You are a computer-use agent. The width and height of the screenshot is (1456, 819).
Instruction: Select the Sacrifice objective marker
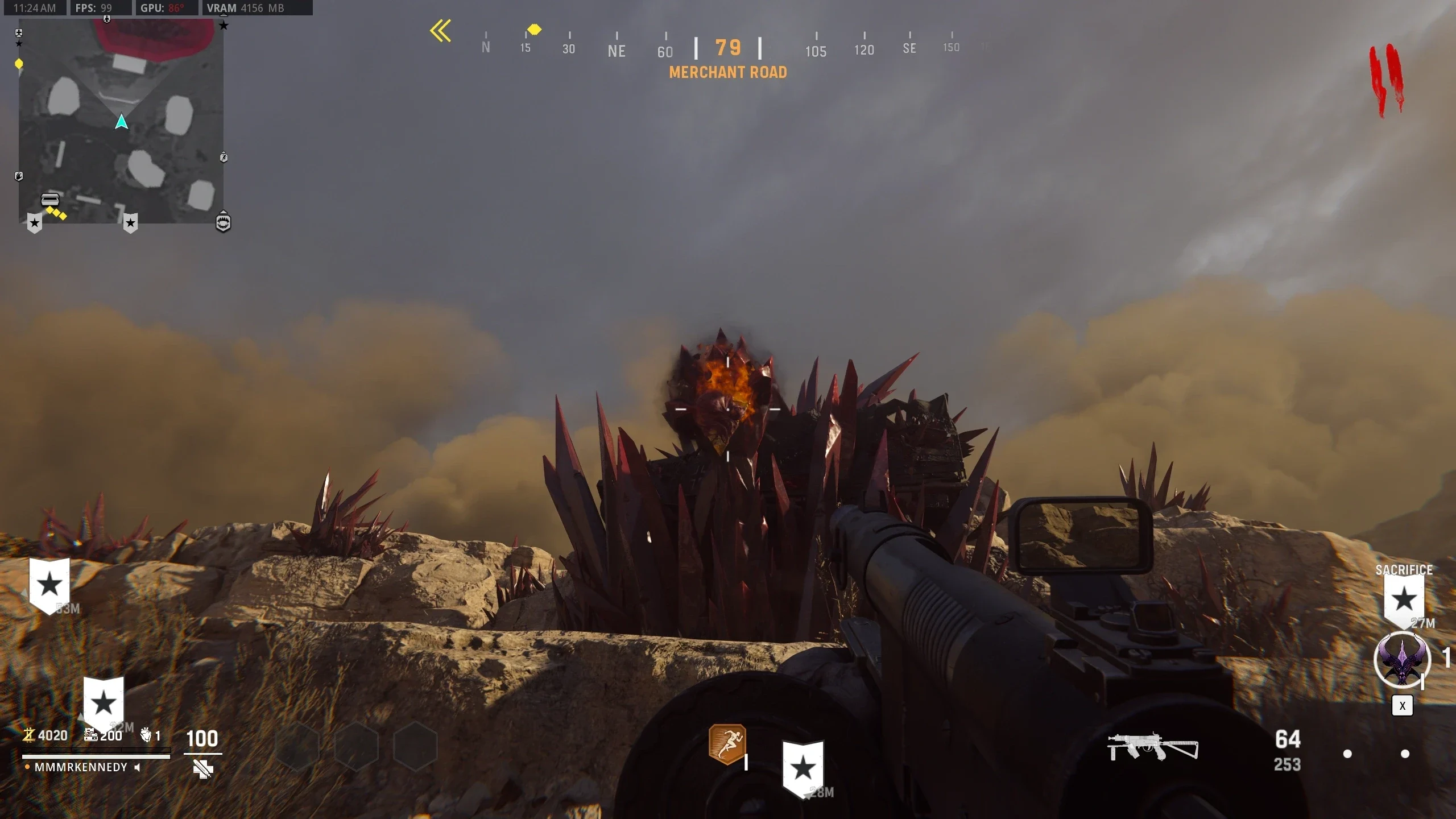pyautogui.click(x=1404, y=599)
